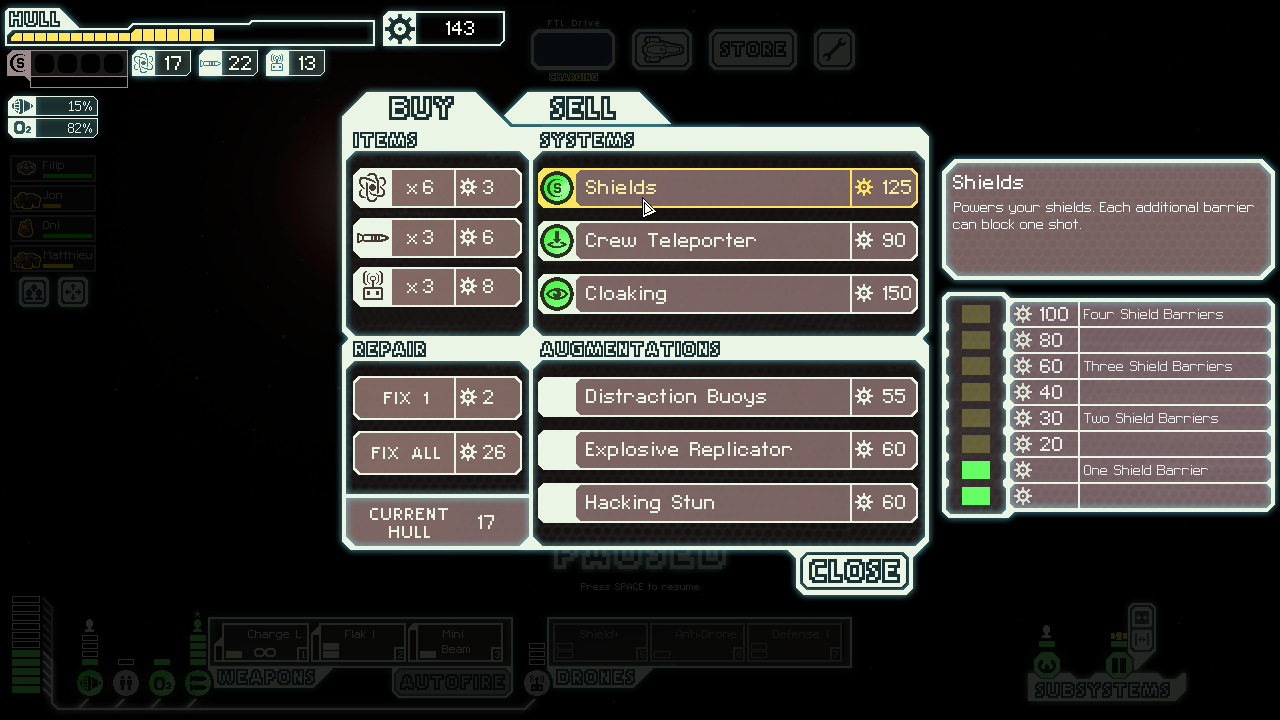
Task: Open the wrench options menu
Action: click(834, 49)
